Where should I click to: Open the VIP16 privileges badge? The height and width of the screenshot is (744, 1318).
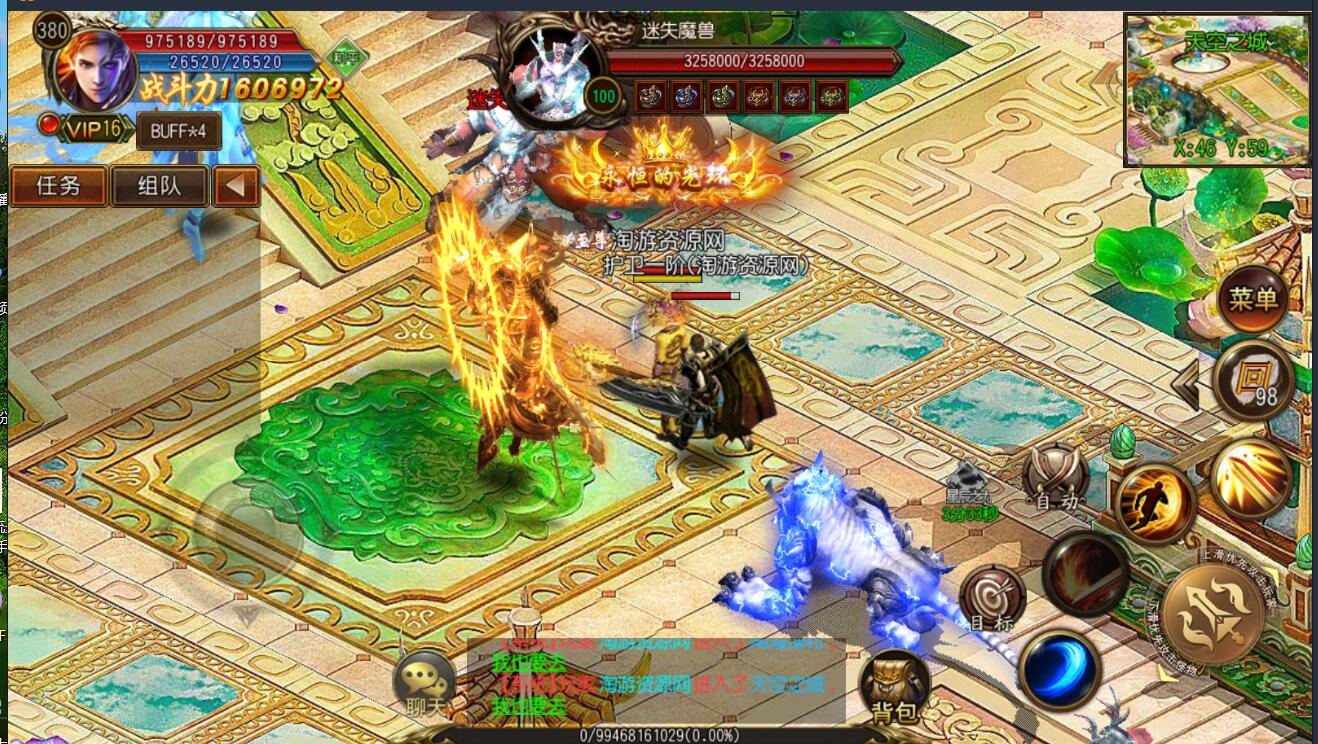(95, 129)
